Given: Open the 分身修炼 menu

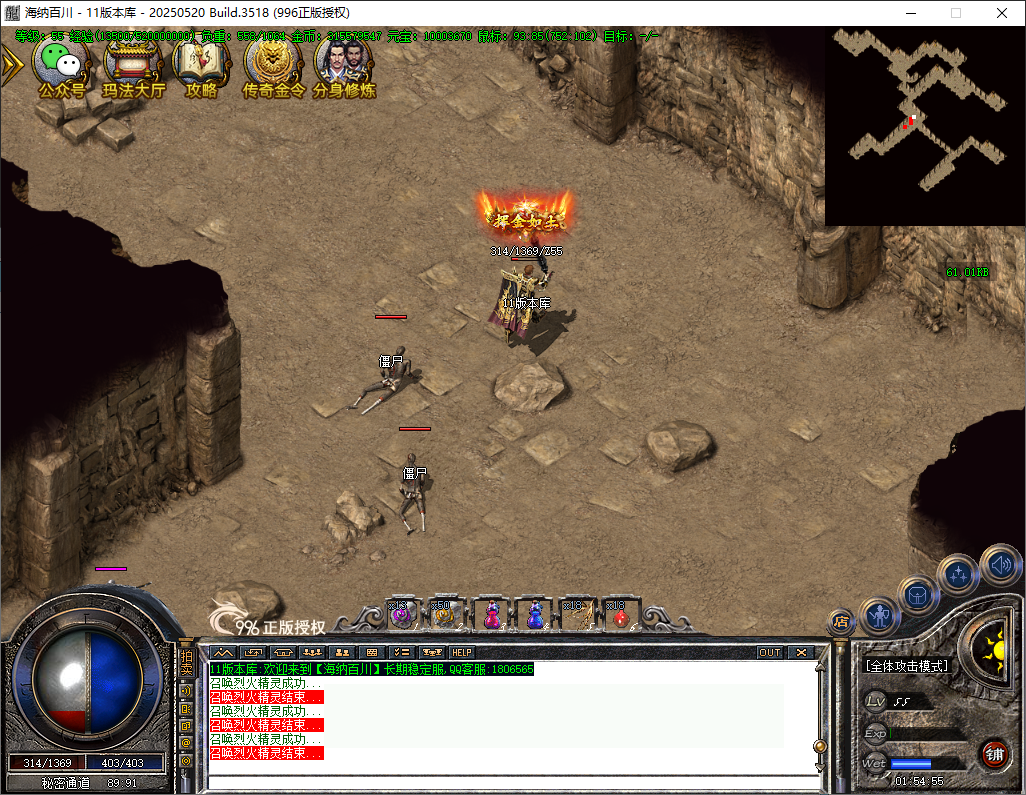Looking at the screenshot, I should (344, 65).
